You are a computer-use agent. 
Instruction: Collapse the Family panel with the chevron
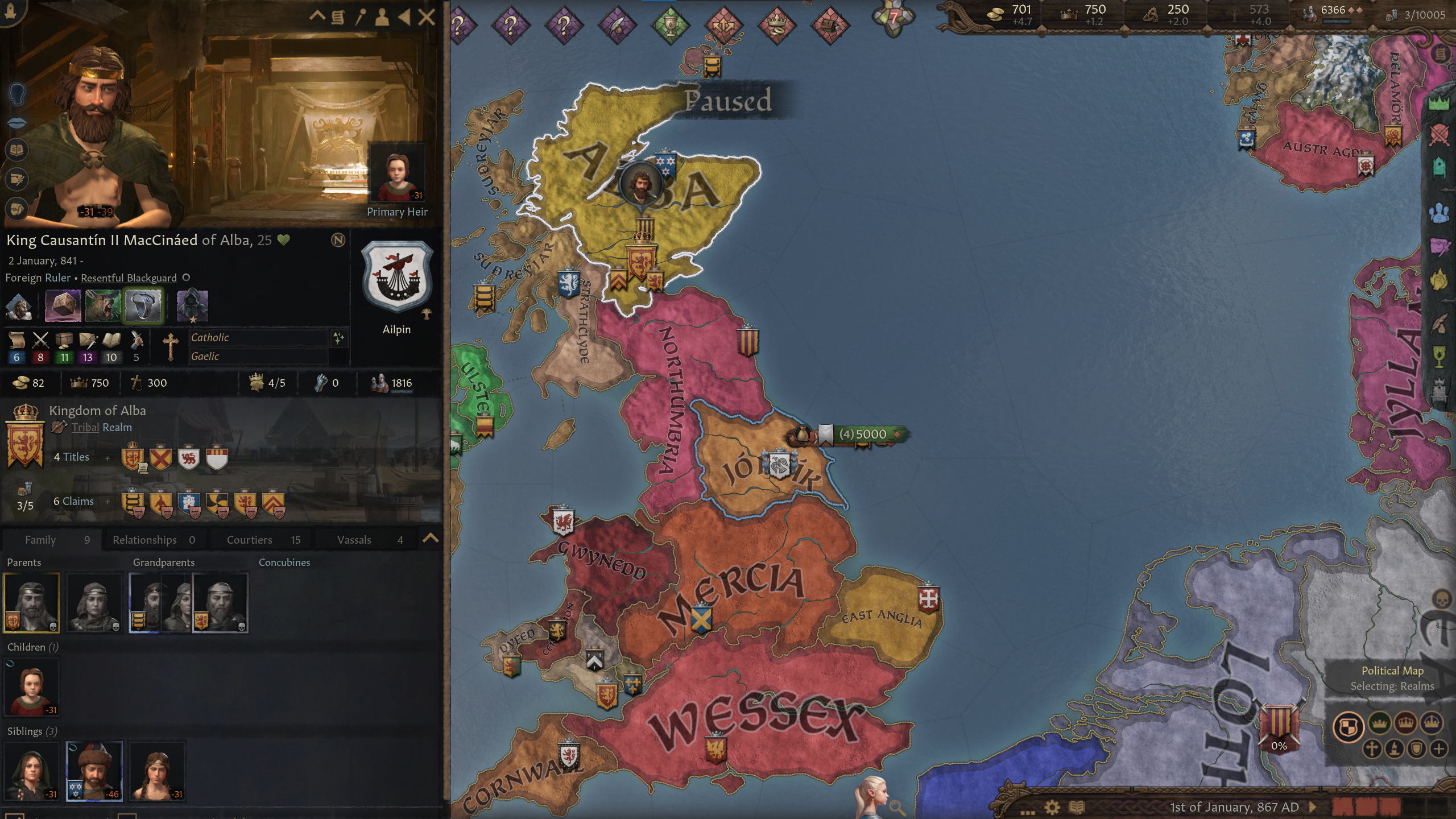pyautogui.click(x=429, y=539)
